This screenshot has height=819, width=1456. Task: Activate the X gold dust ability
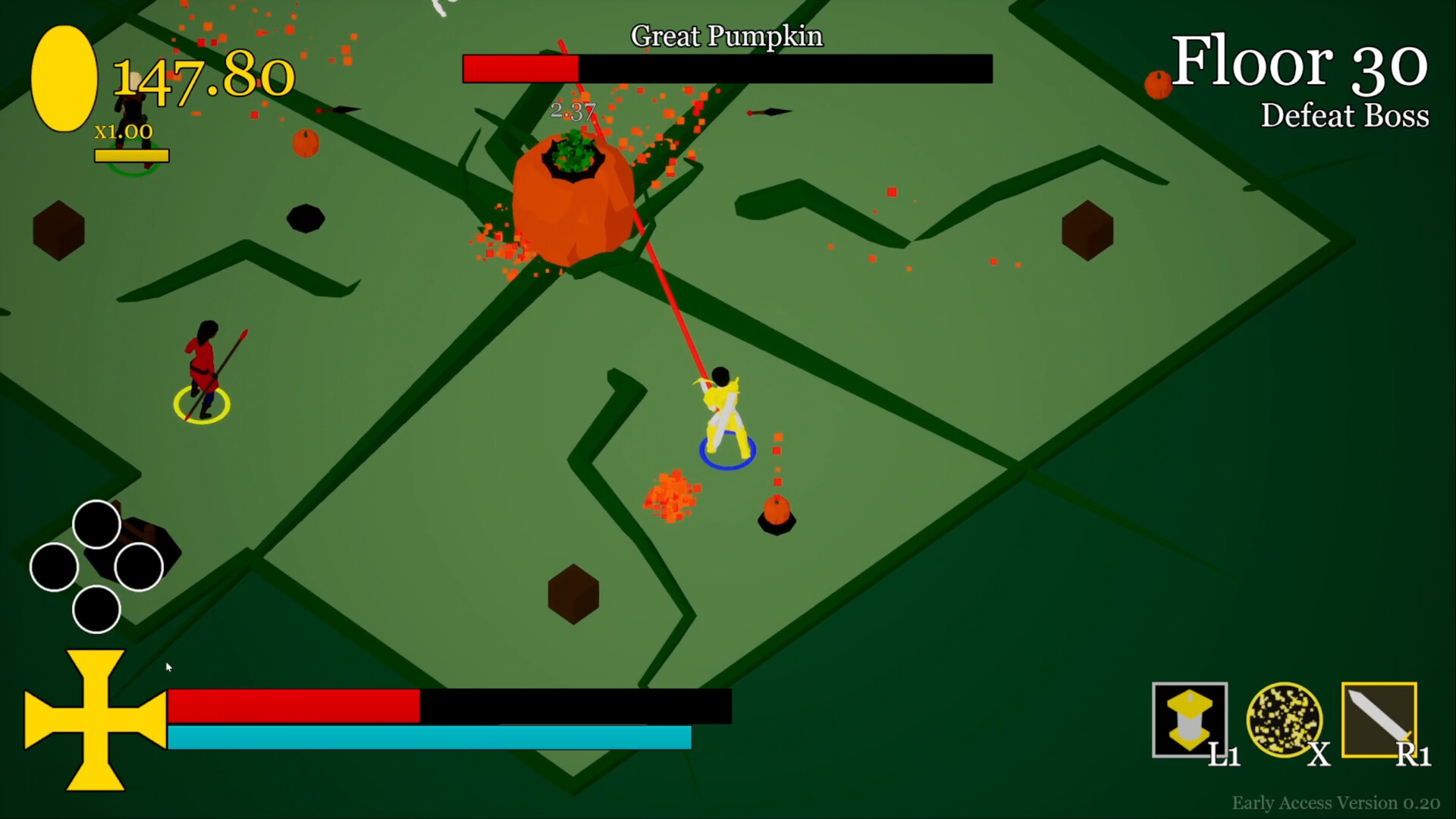(1283, 719)
